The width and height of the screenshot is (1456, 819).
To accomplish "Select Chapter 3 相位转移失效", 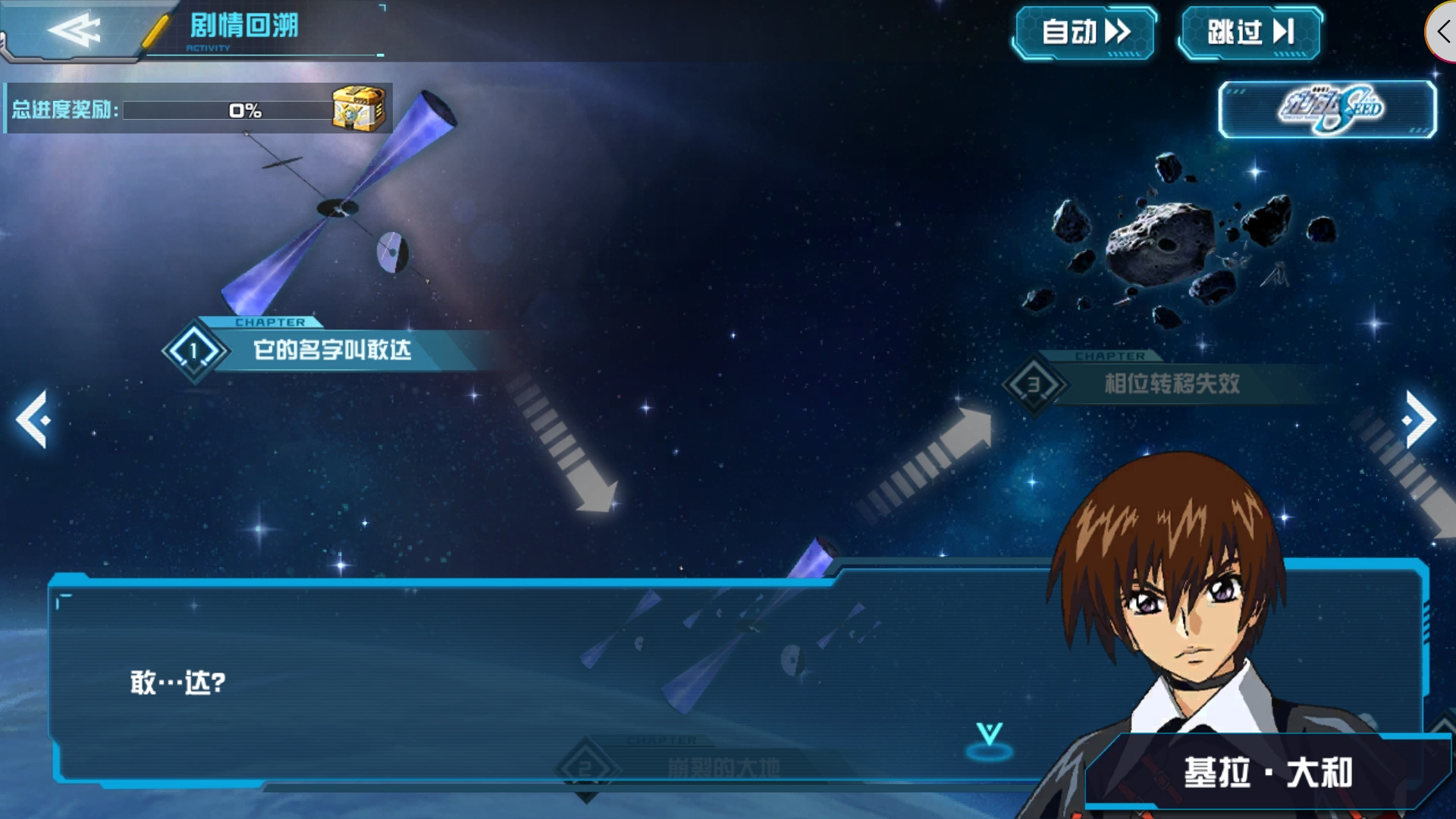I will (x=1170, y=384).
